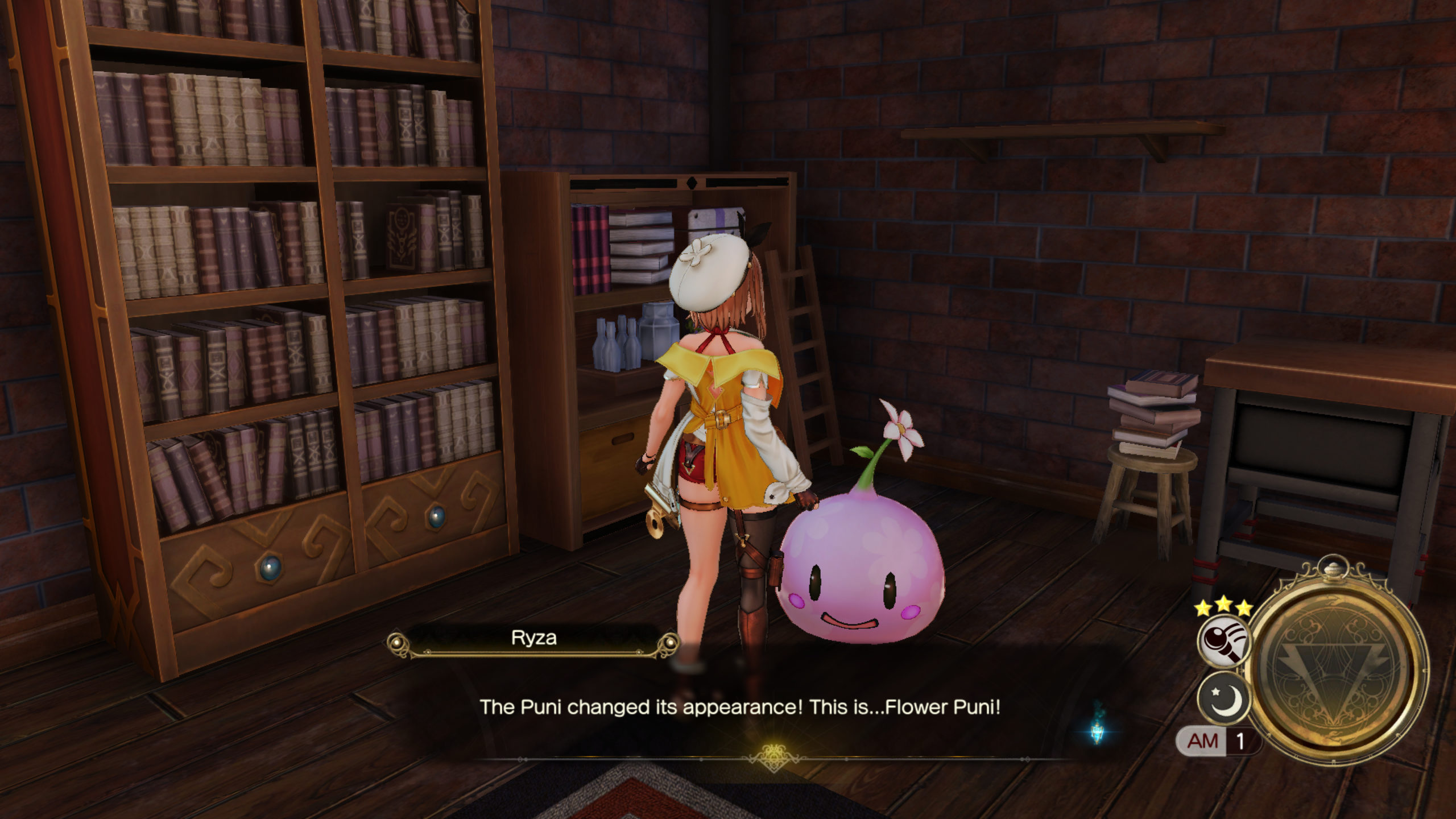Viewport: 1456px width, 819px height.
Task: Click the blue crystal dialogue advance indicator
Action: point(1098,730)
